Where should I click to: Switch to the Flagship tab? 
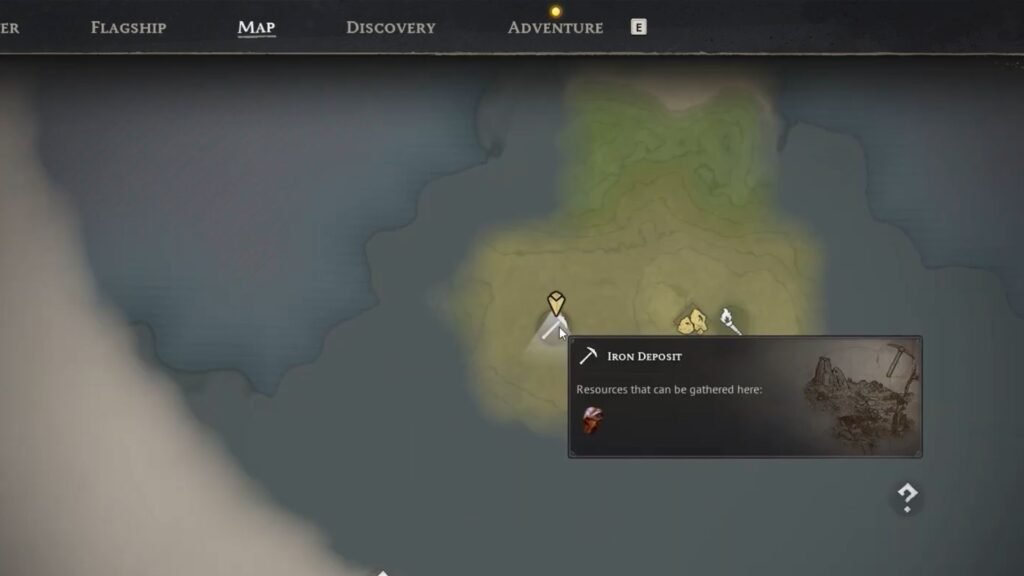[128, 28]
